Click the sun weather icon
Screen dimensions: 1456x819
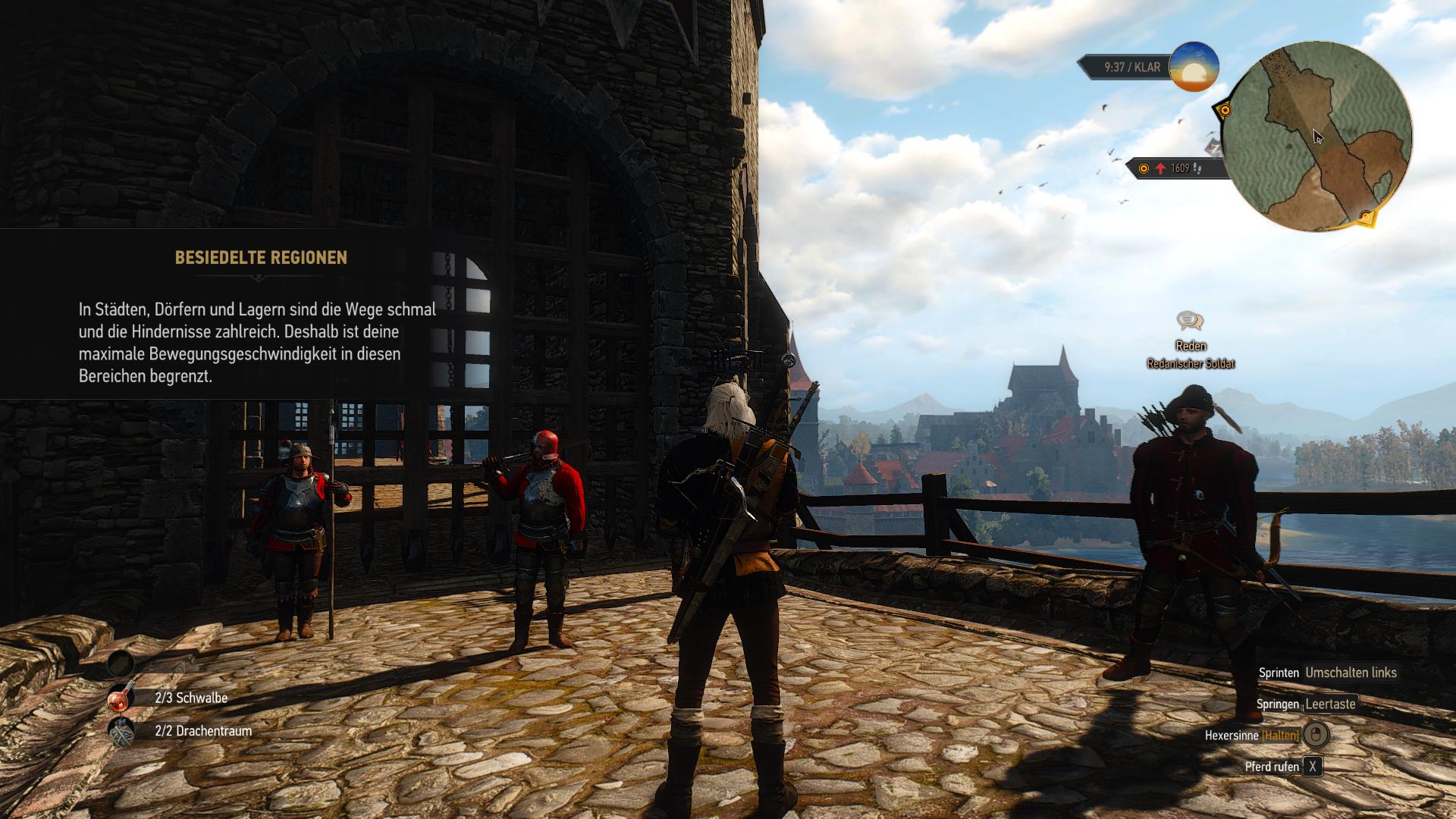[x=1194, y=67]
